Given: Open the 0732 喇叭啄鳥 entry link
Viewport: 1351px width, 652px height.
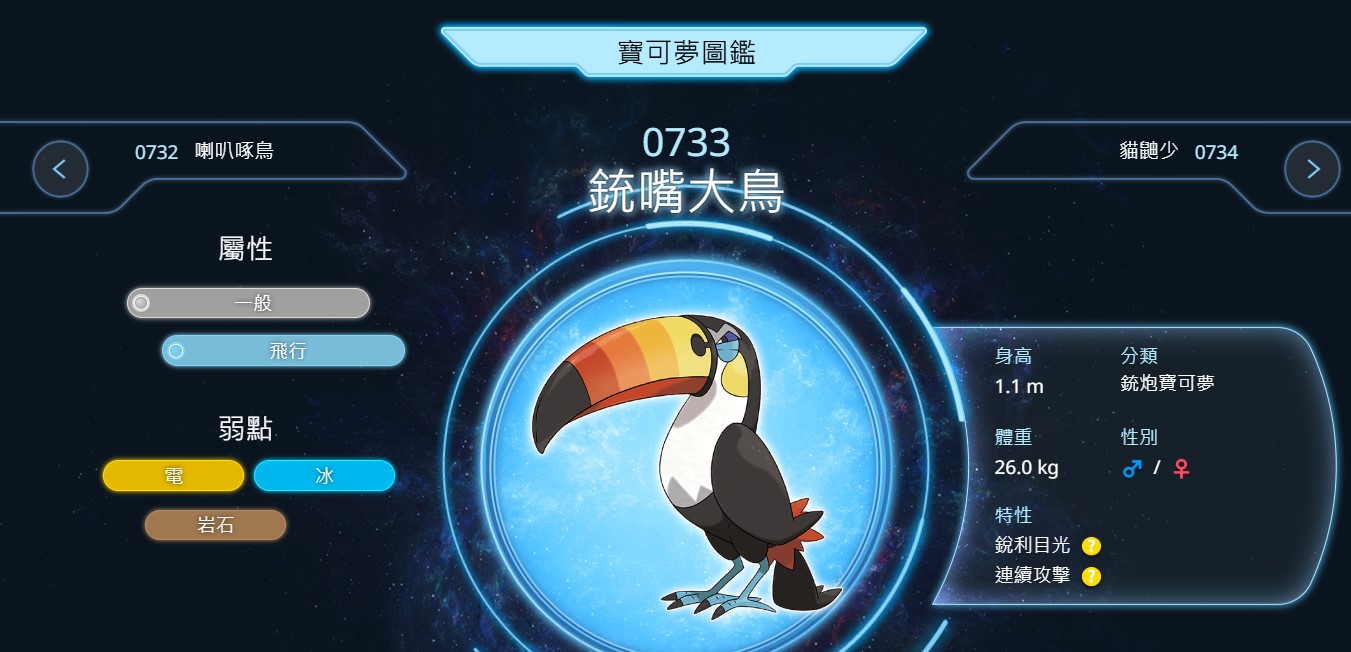Looking at the screenshot, I should coord(204,152).
